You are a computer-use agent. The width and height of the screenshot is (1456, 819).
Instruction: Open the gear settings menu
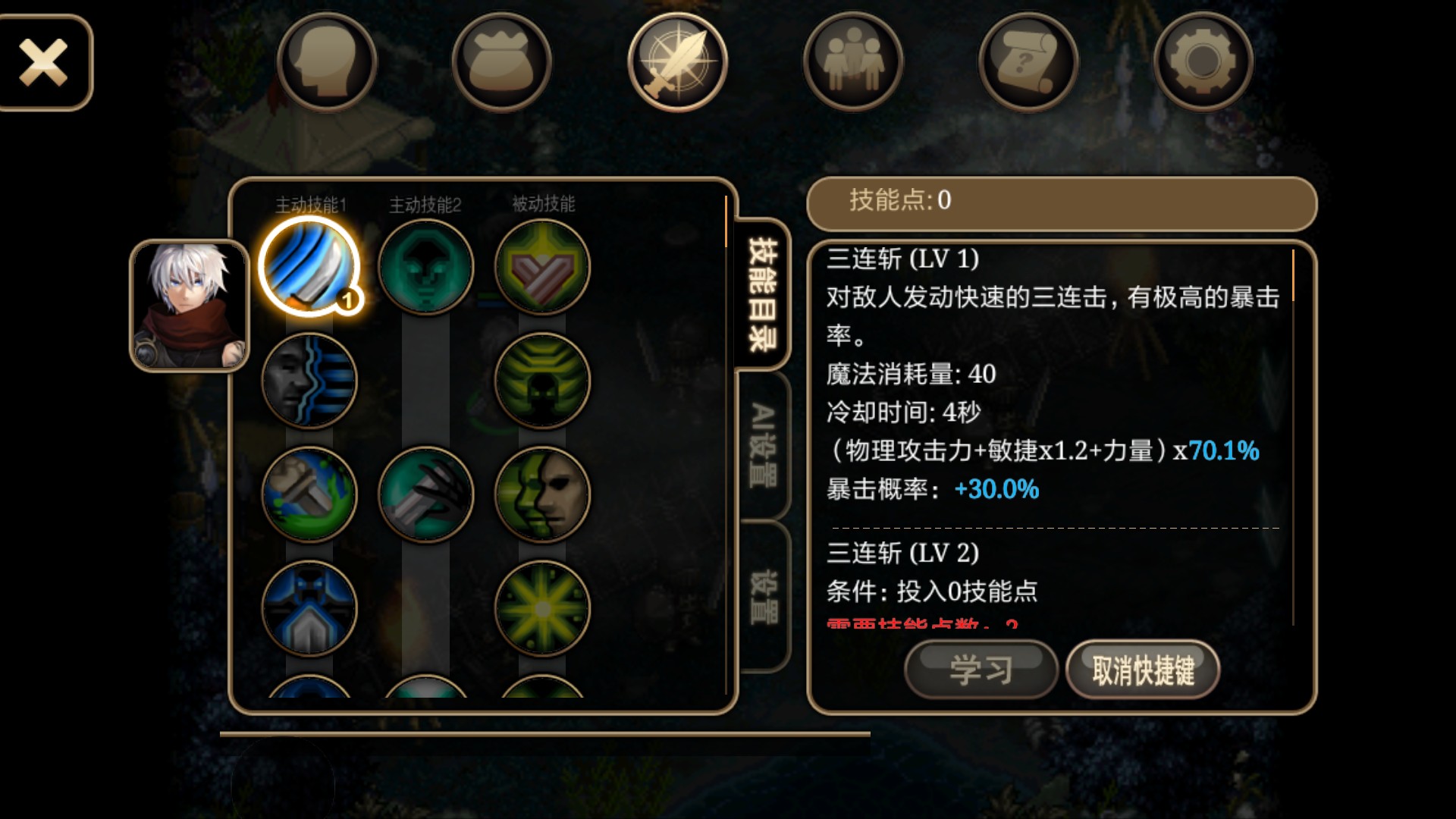(x=1203, y=62)
